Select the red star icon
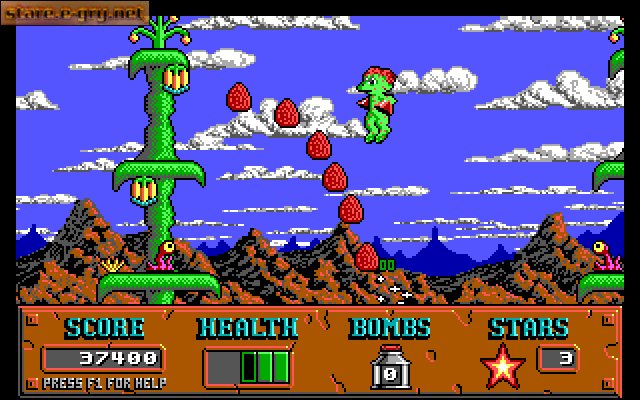The image size is (640, 400). click(x=503, y=365)
